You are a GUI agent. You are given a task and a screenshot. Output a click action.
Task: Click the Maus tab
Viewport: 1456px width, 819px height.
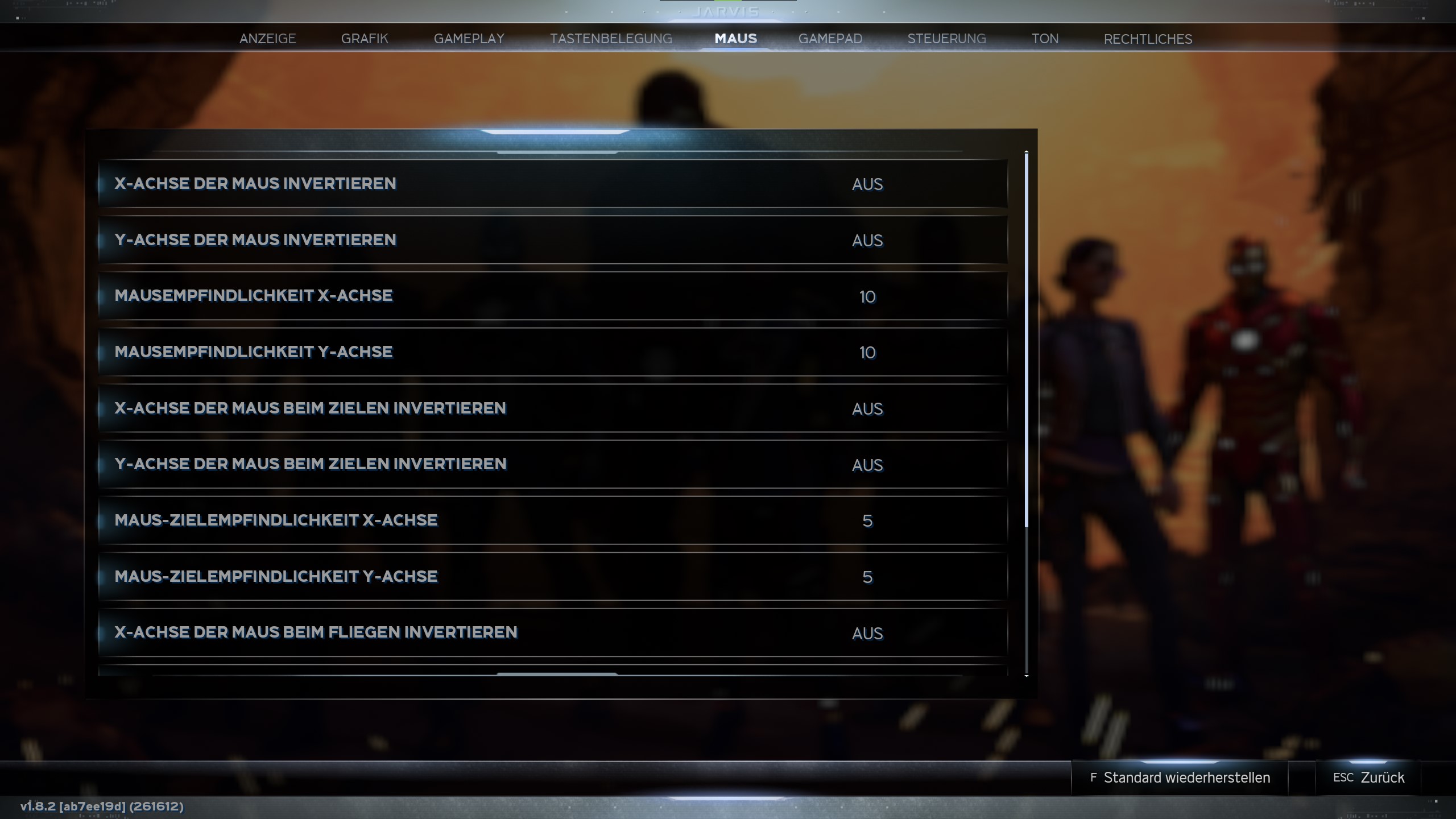coord(735,39)
